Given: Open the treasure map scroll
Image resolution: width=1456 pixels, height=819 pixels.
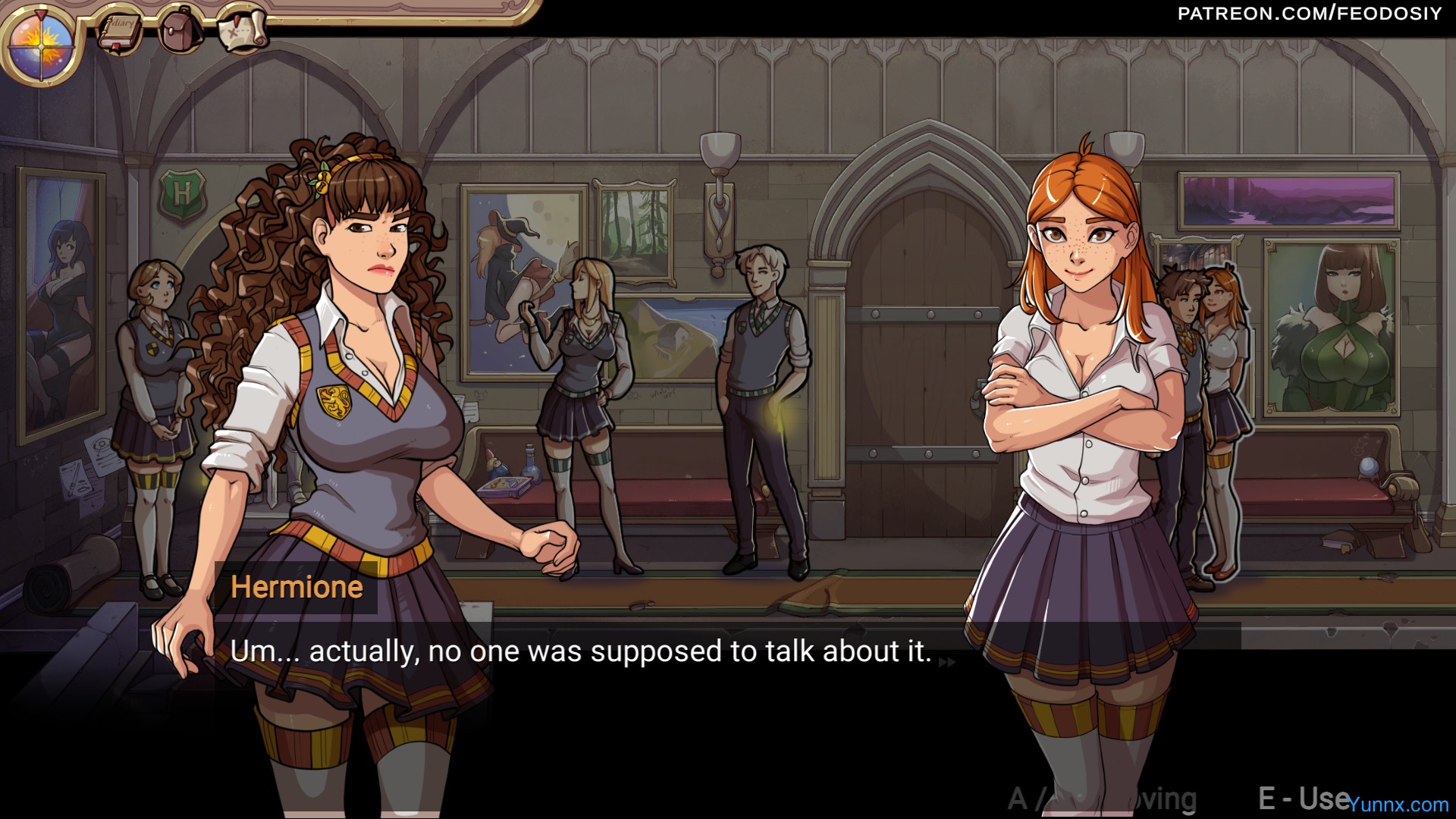Looking at the screenshot, I should click(243, 30).
